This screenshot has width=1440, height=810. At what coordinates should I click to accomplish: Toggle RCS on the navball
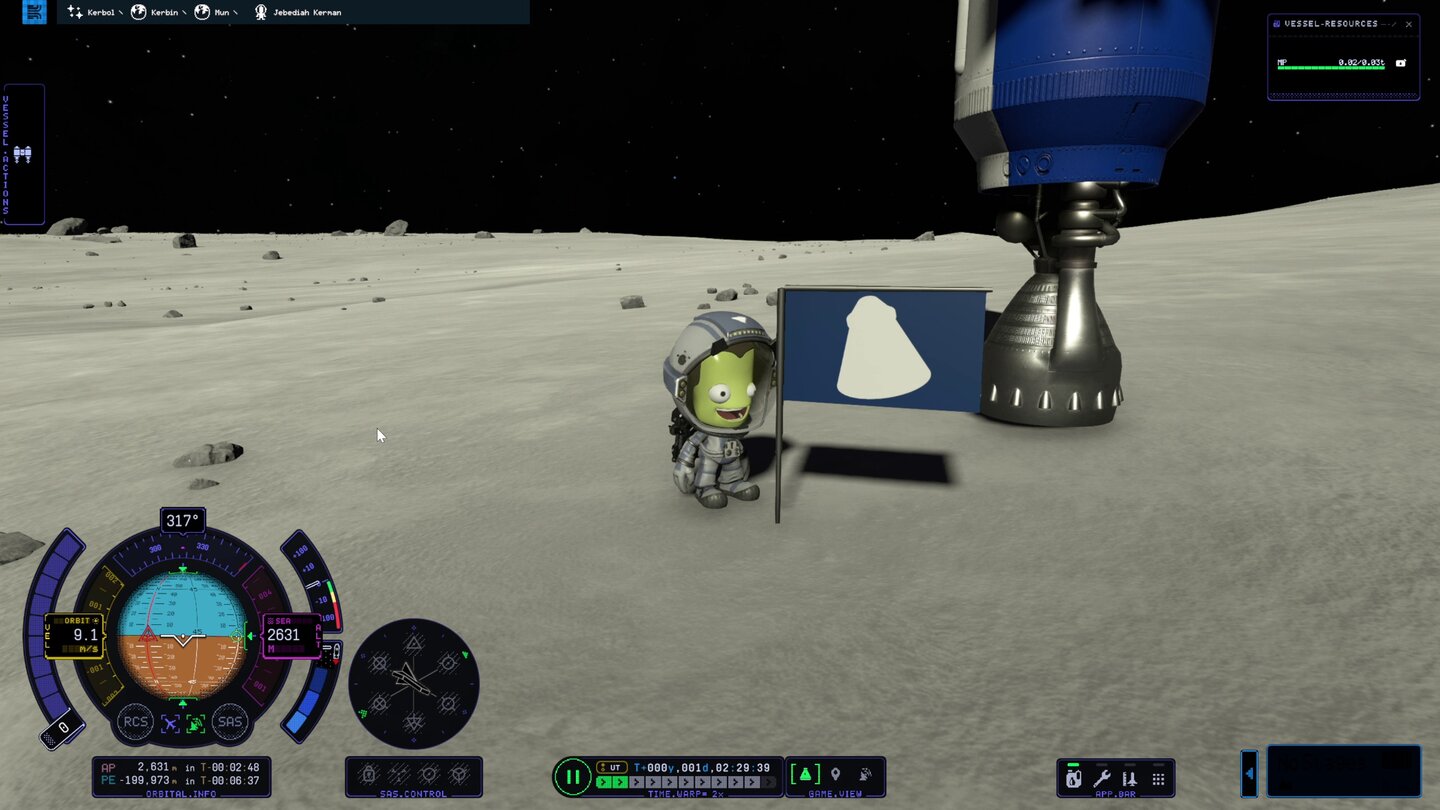tap(137, 722)
